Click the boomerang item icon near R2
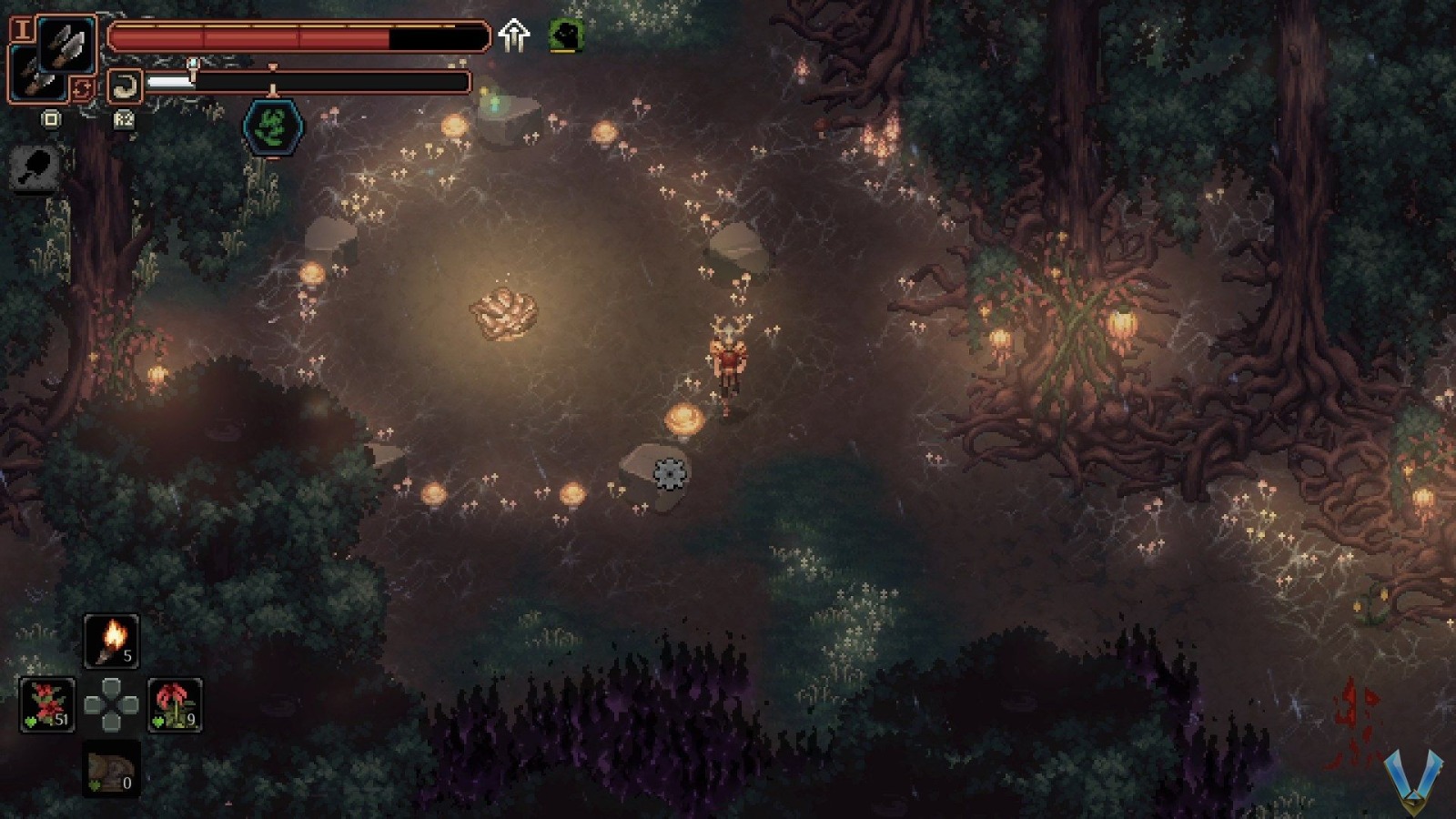Screen dimensions: 1456x819 (126, 85)
